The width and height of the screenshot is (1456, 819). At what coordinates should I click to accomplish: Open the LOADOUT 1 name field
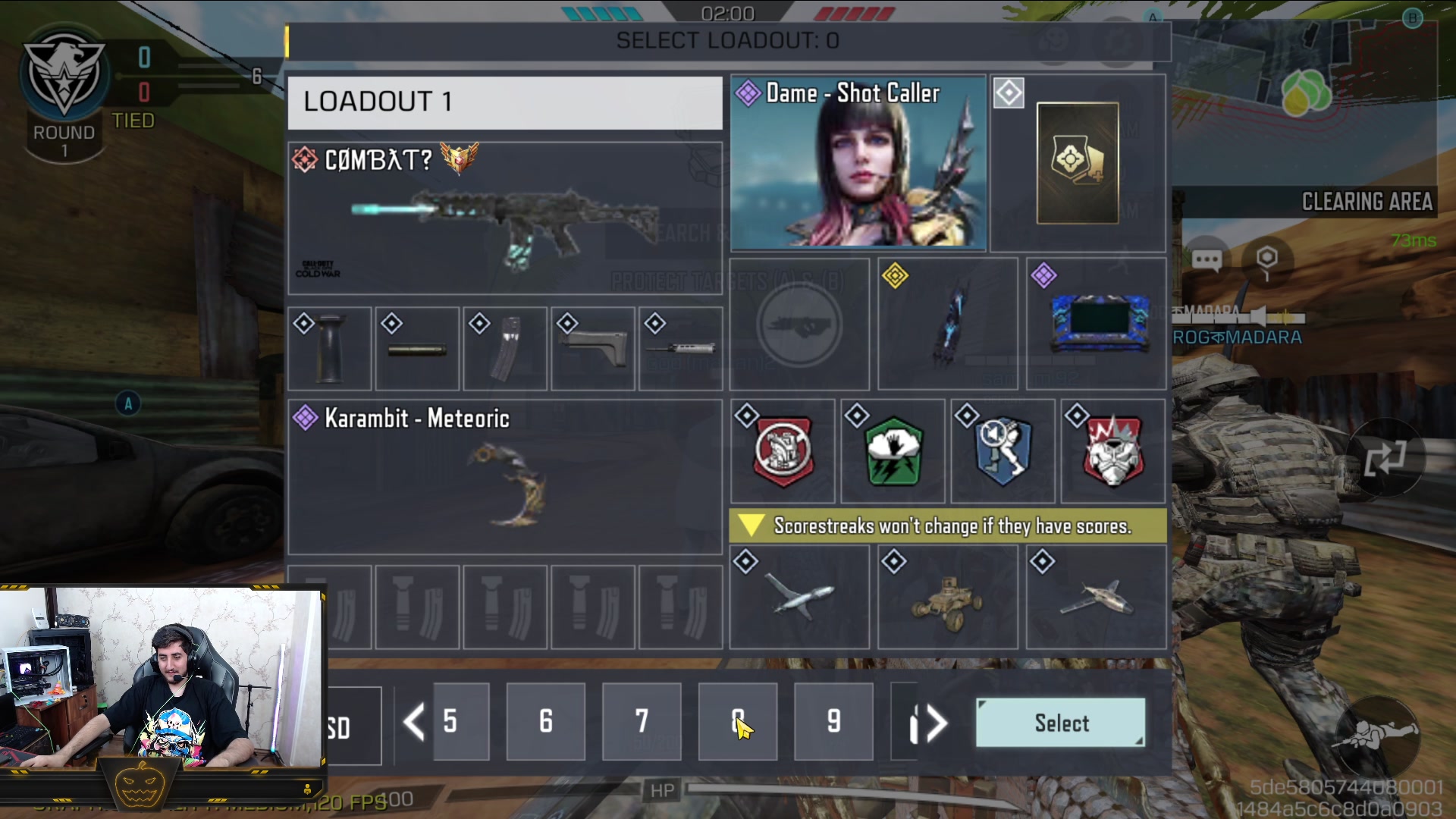504,102
